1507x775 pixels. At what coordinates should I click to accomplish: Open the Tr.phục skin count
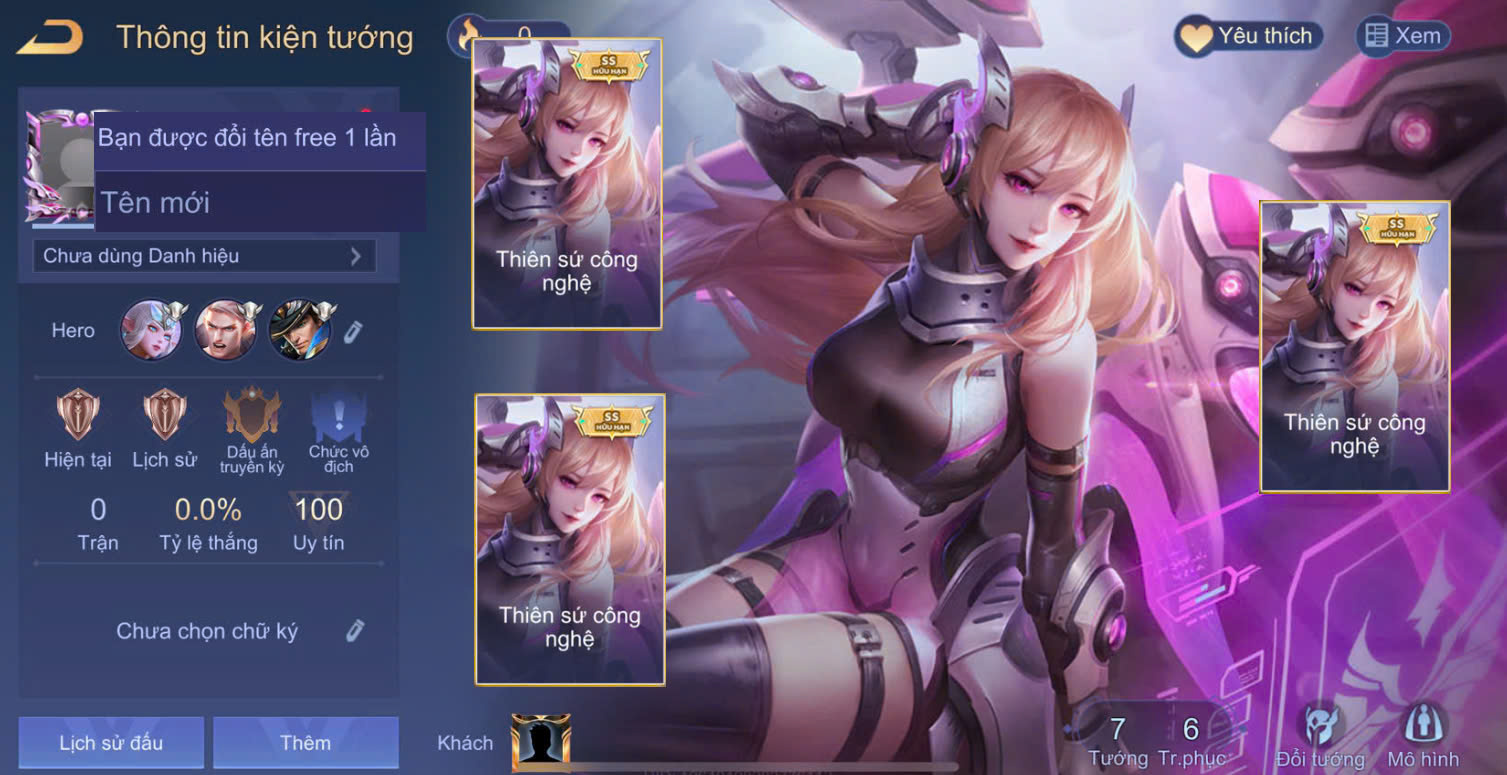[1191, 740]
